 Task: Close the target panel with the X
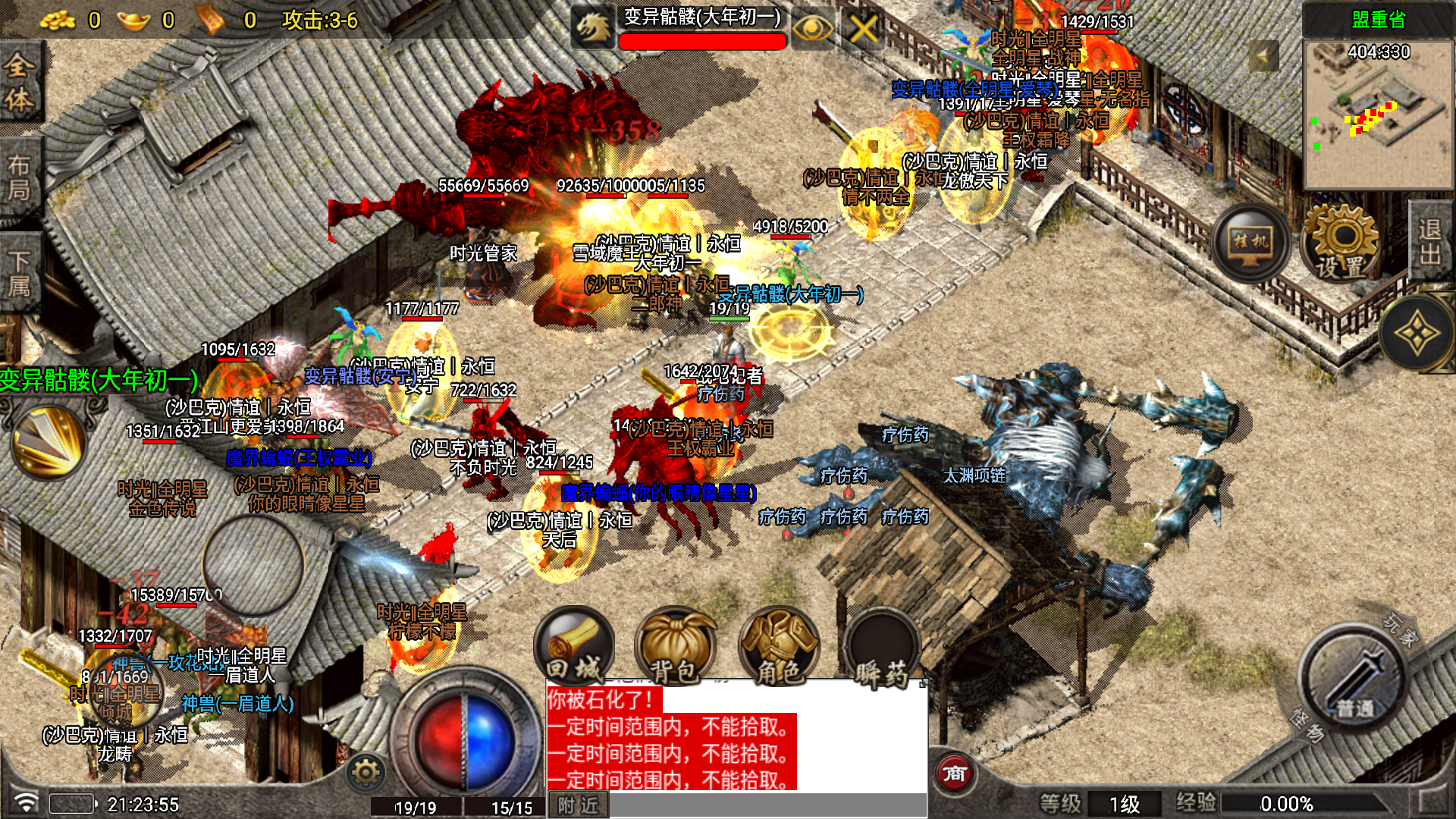pyautogui.click(x=863, y=30)
